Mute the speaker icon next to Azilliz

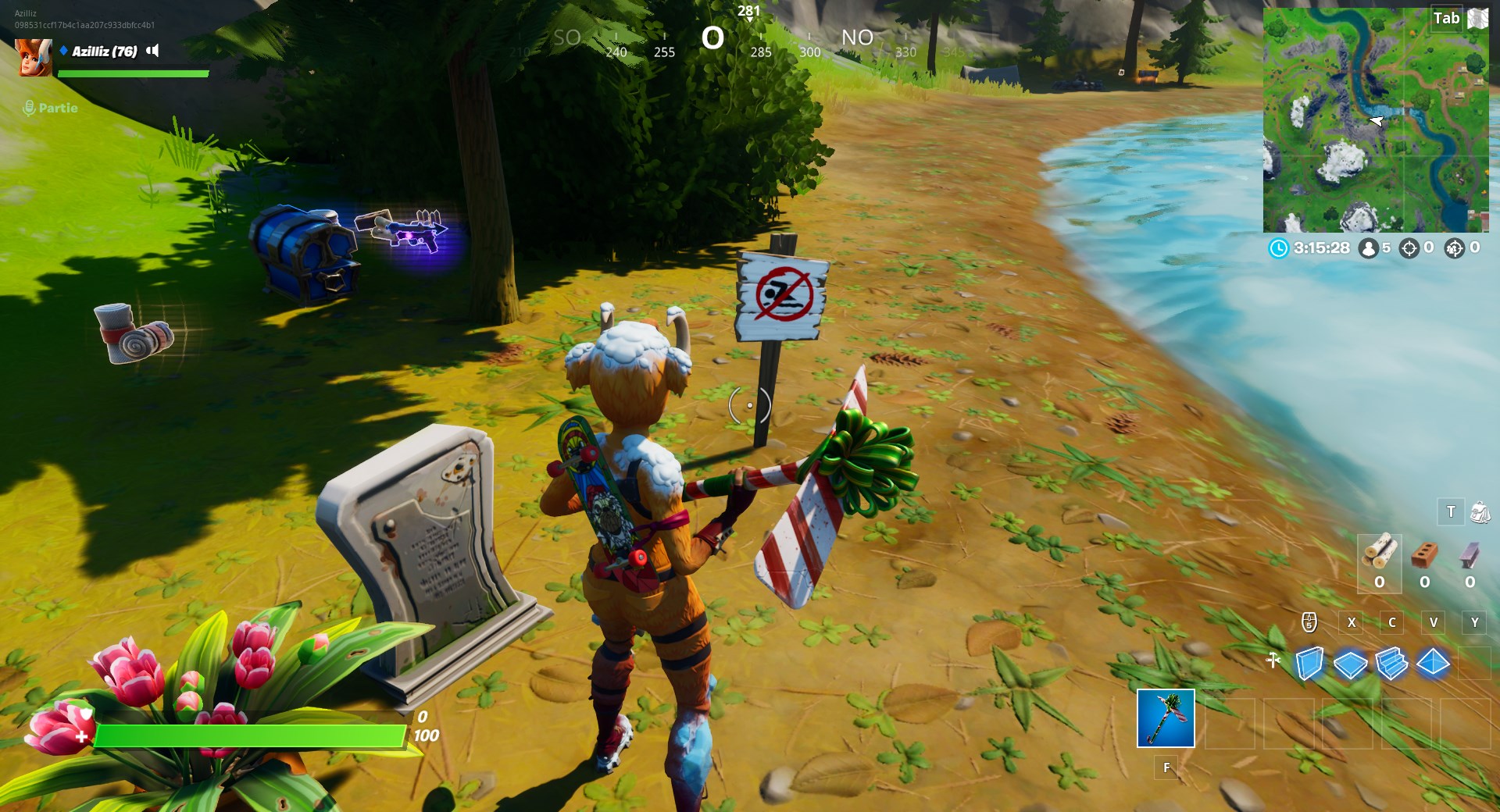pyautogui.click(x=153, y=52)
